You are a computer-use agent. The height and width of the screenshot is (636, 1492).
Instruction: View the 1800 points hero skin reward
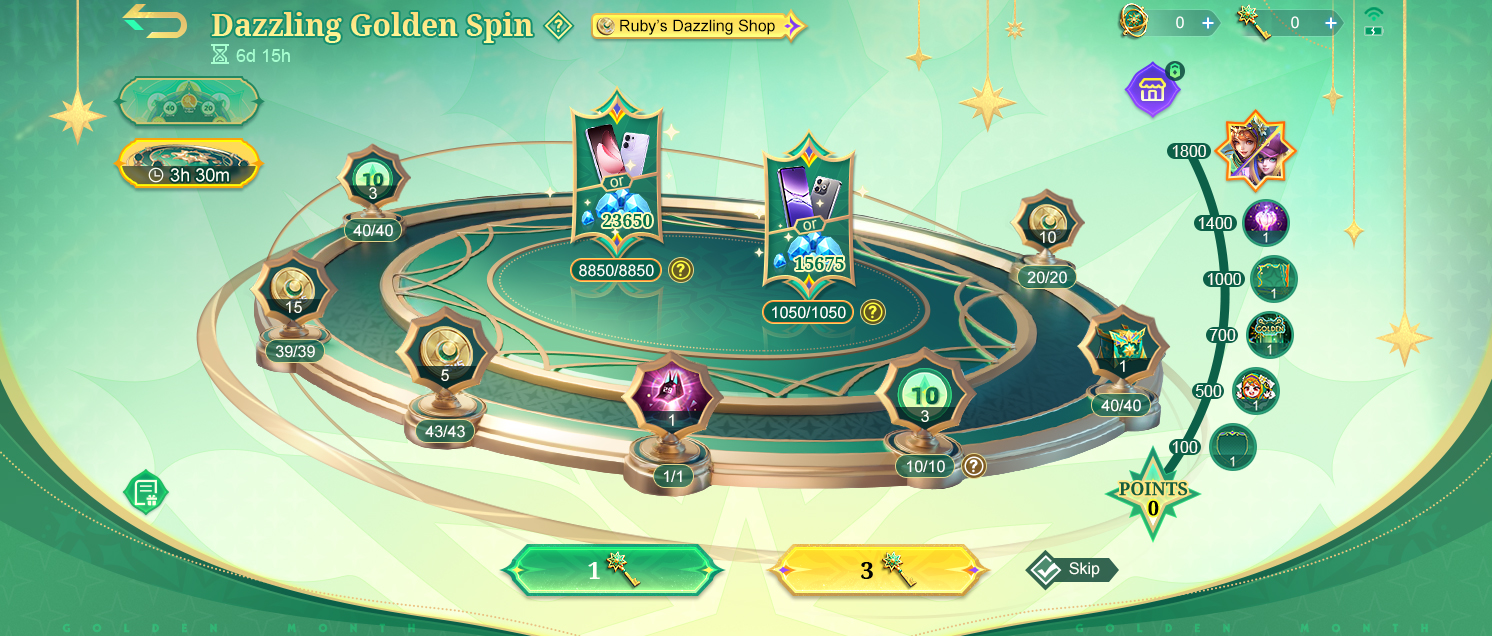tap(1255, 151)
